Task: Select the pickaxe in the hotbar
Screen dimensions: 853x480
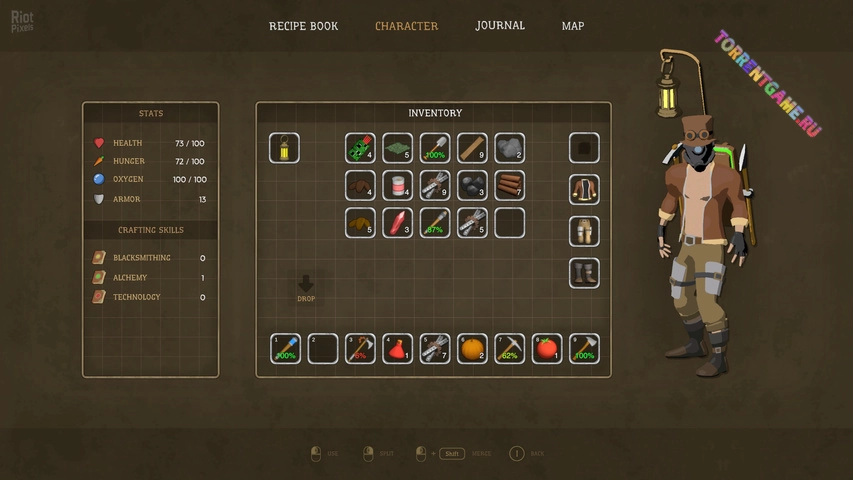Action: pos(510,348)
